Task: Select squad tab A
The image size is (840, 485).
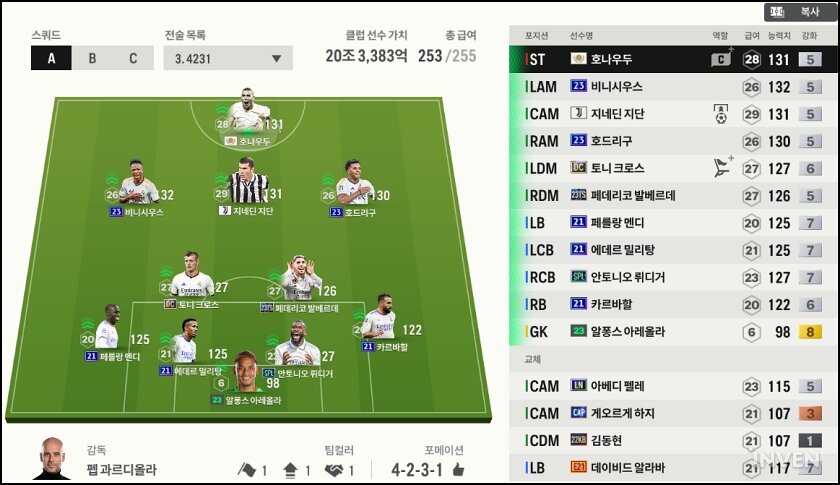Action: [x=52, y=57]
